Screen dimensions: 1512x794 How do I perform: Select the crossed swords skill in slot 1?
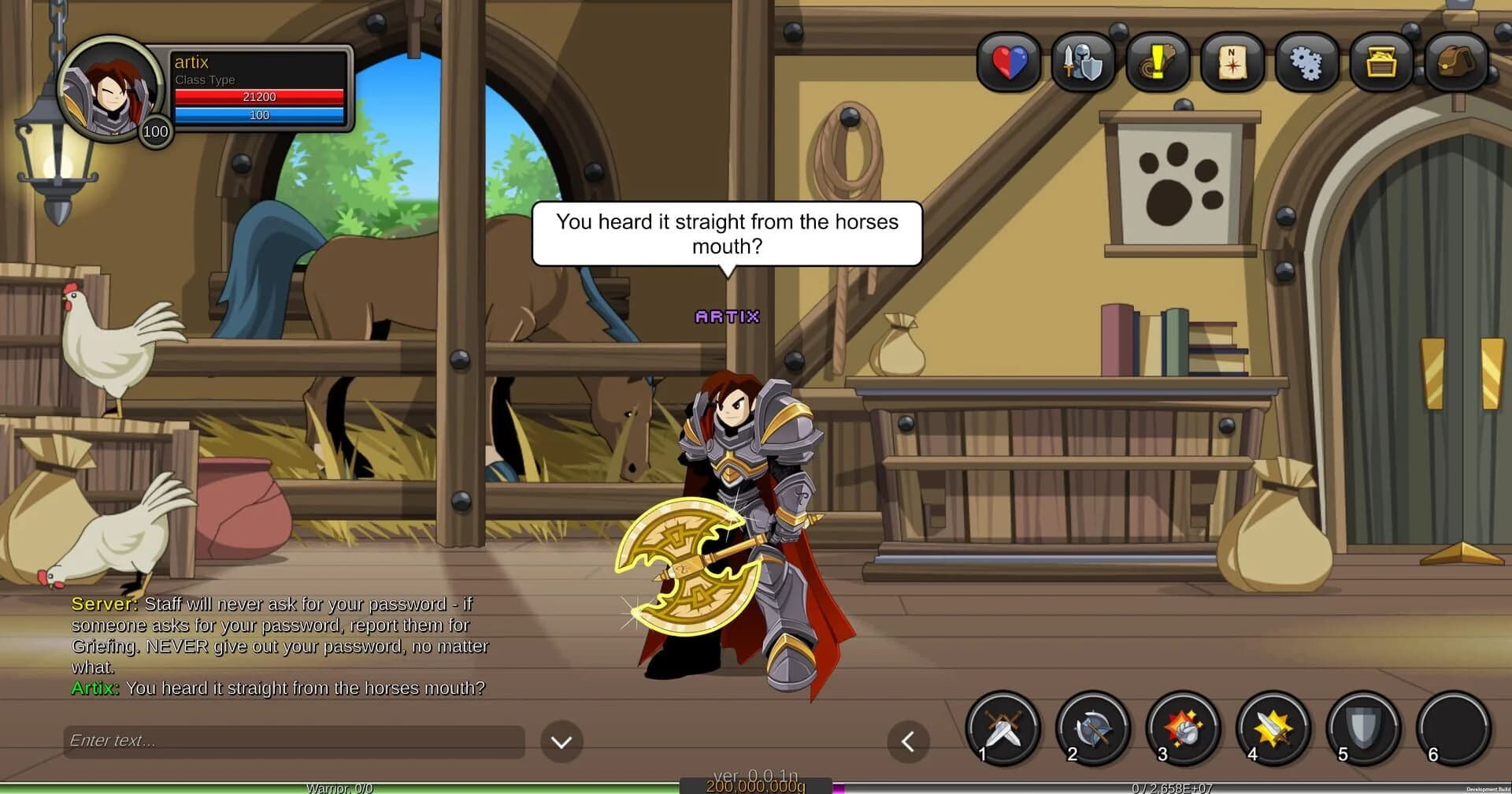(x=1003, y=729)
